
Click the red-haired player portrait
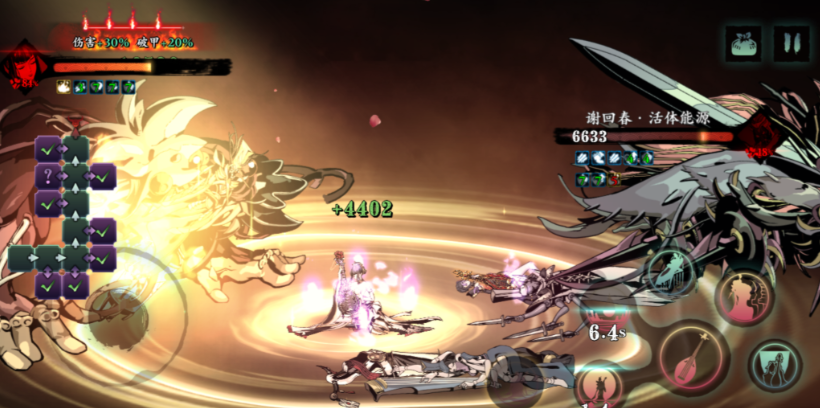tap(22, 66)
